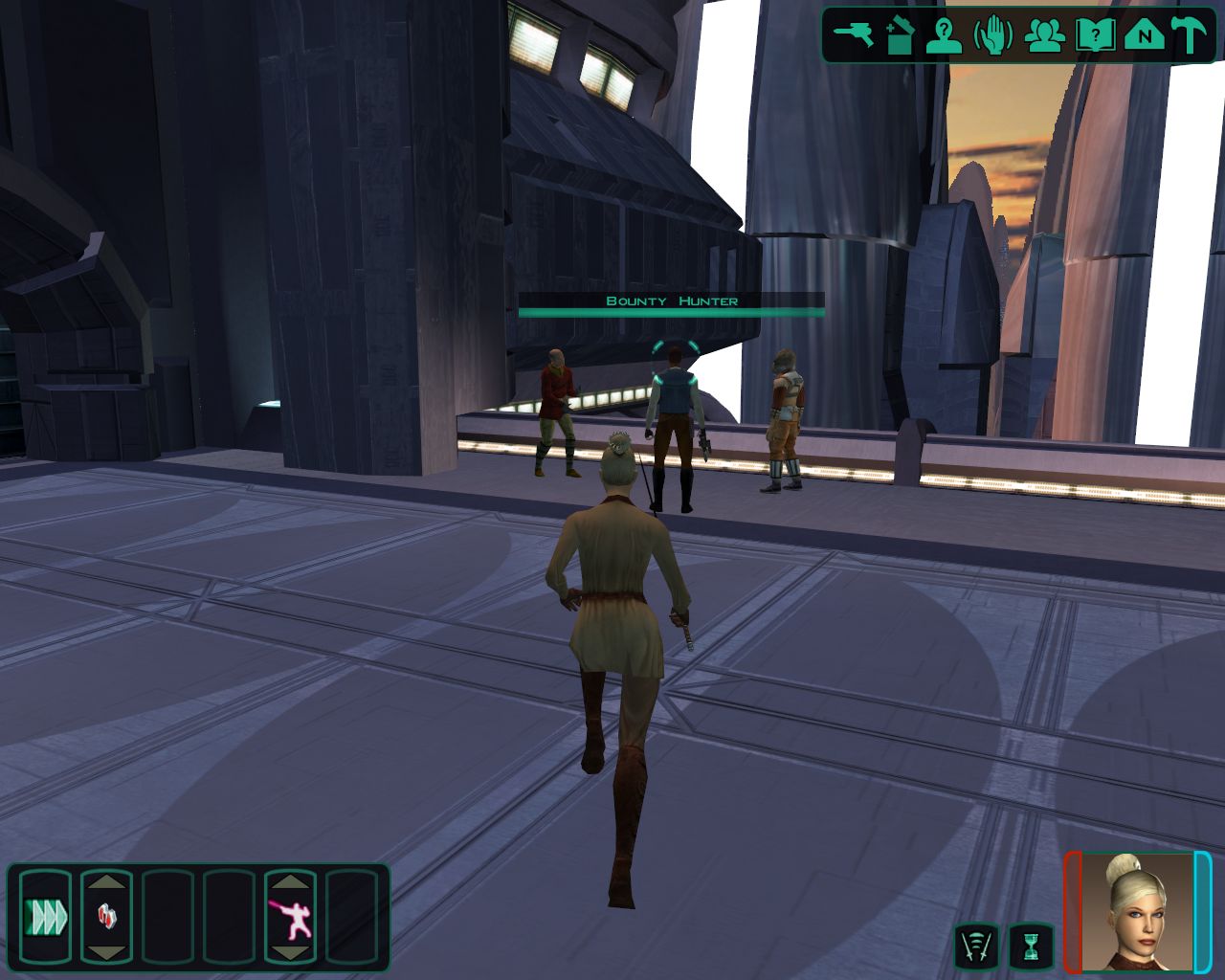
Task: Toggle the crossed-swords weapon swap button
Action: click(976, 946)
